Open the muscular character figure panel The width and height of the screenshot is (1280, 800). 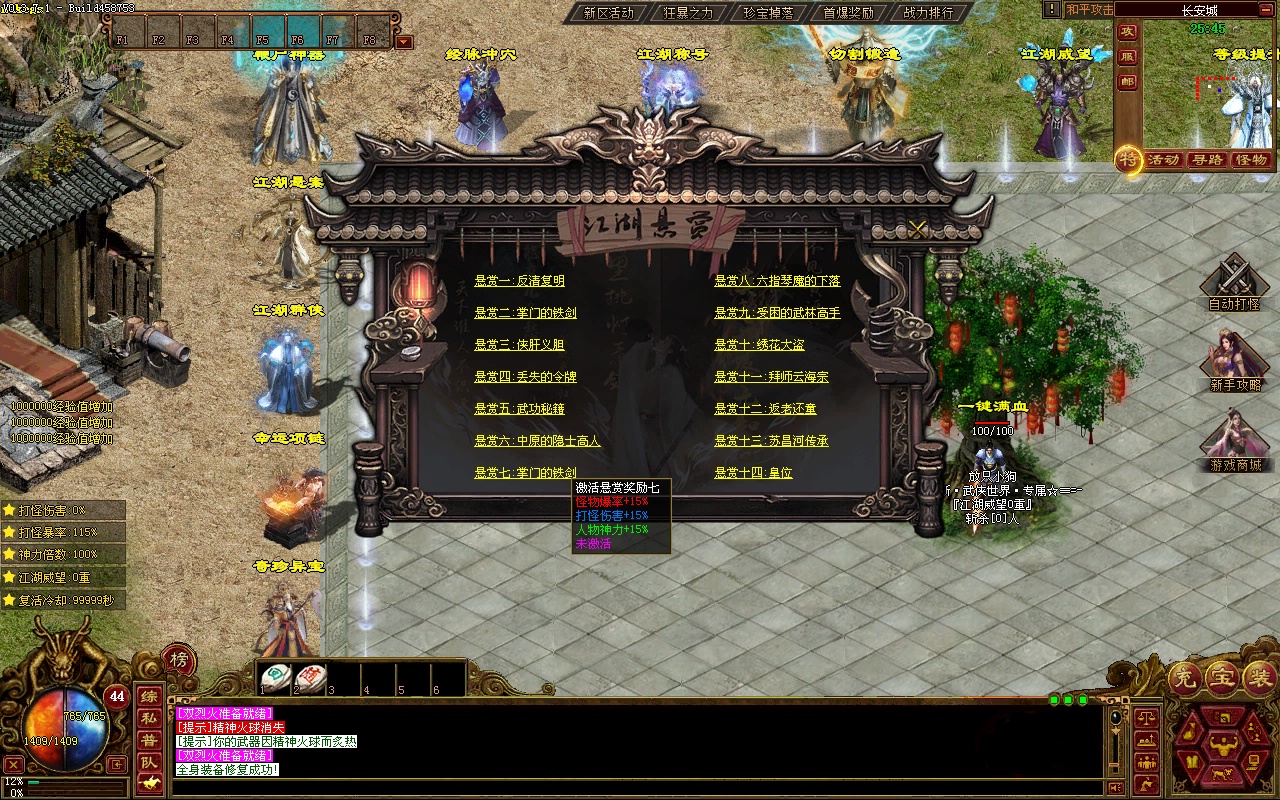[x=1224, y=744]
